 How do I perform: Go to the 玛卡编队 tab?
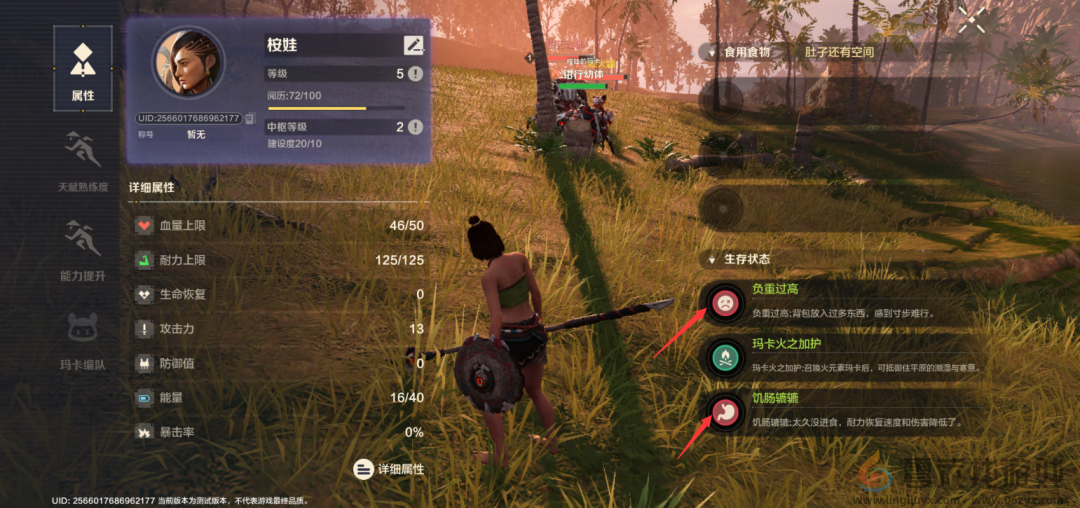tap(82, 338)
